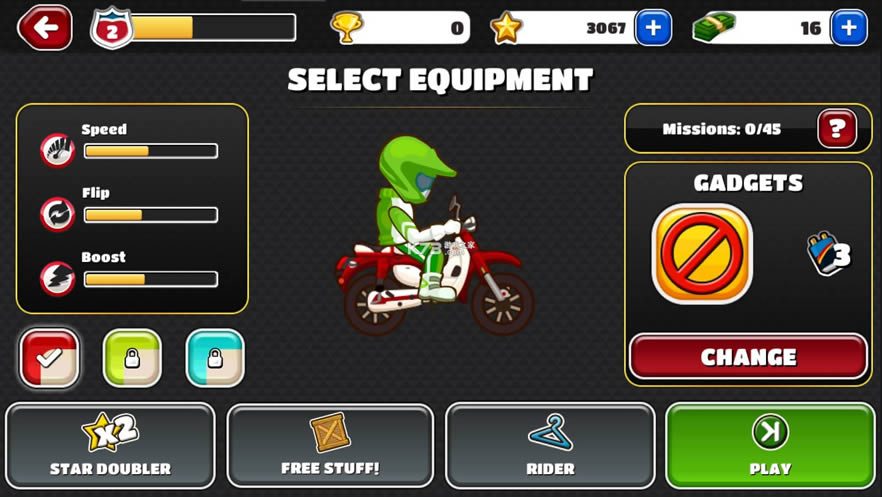This screenshot has width=882, height=497.
Task: Add more stars with the plus button
Action: click(653, 28)
